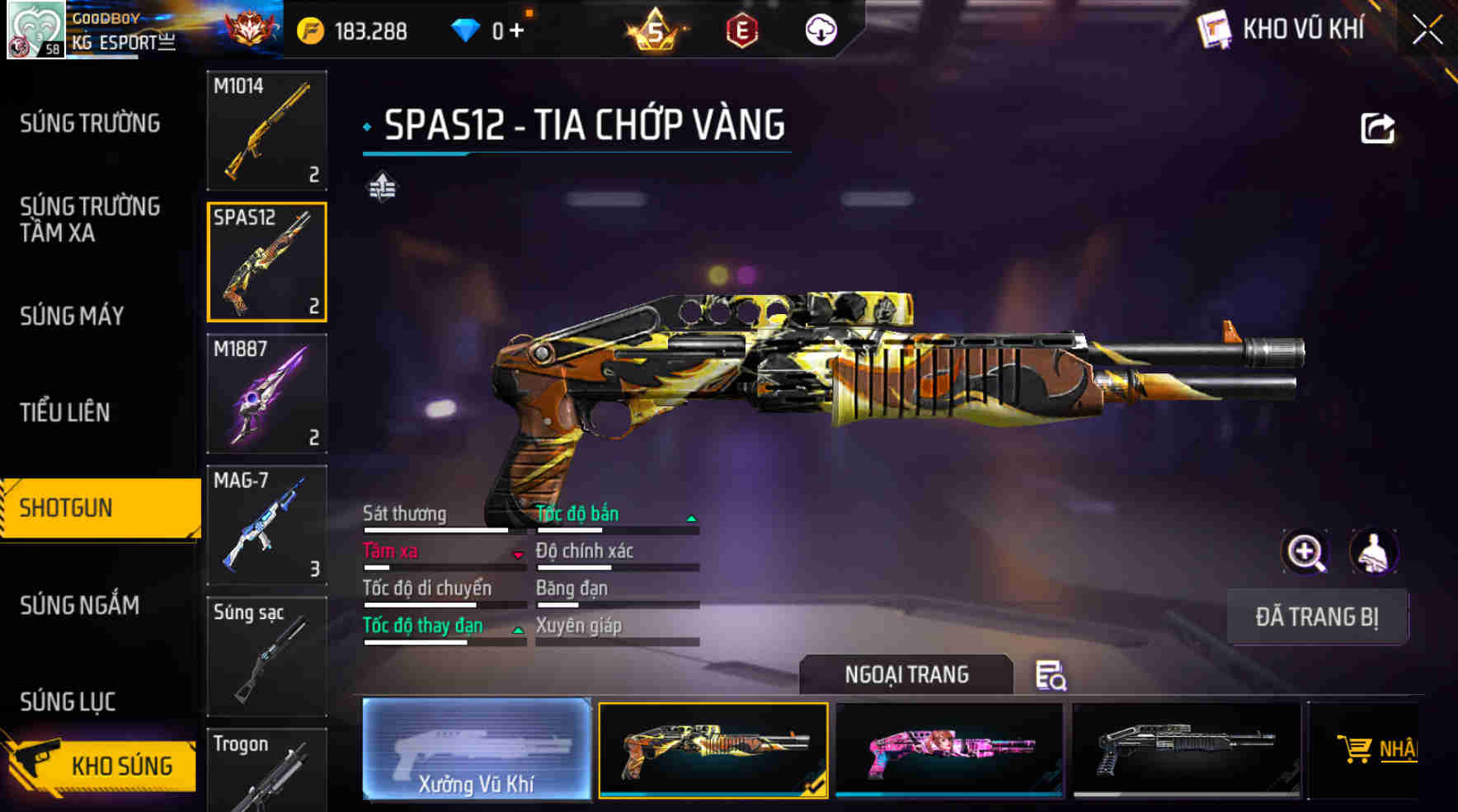The image size is (1458, 812).
Task: Close the weapon vault screen
Action: coord(1427,31)
